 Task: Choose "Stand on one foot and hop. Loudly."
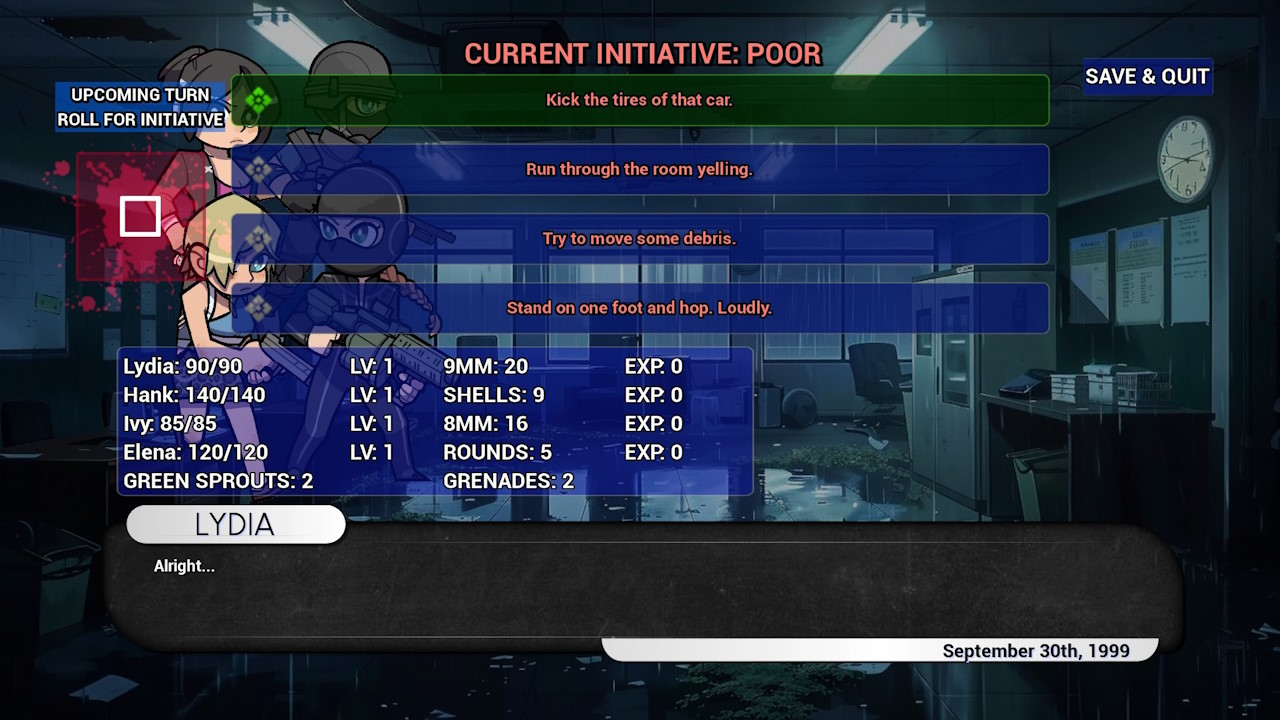pyautogui.click(x=641, y=308)
